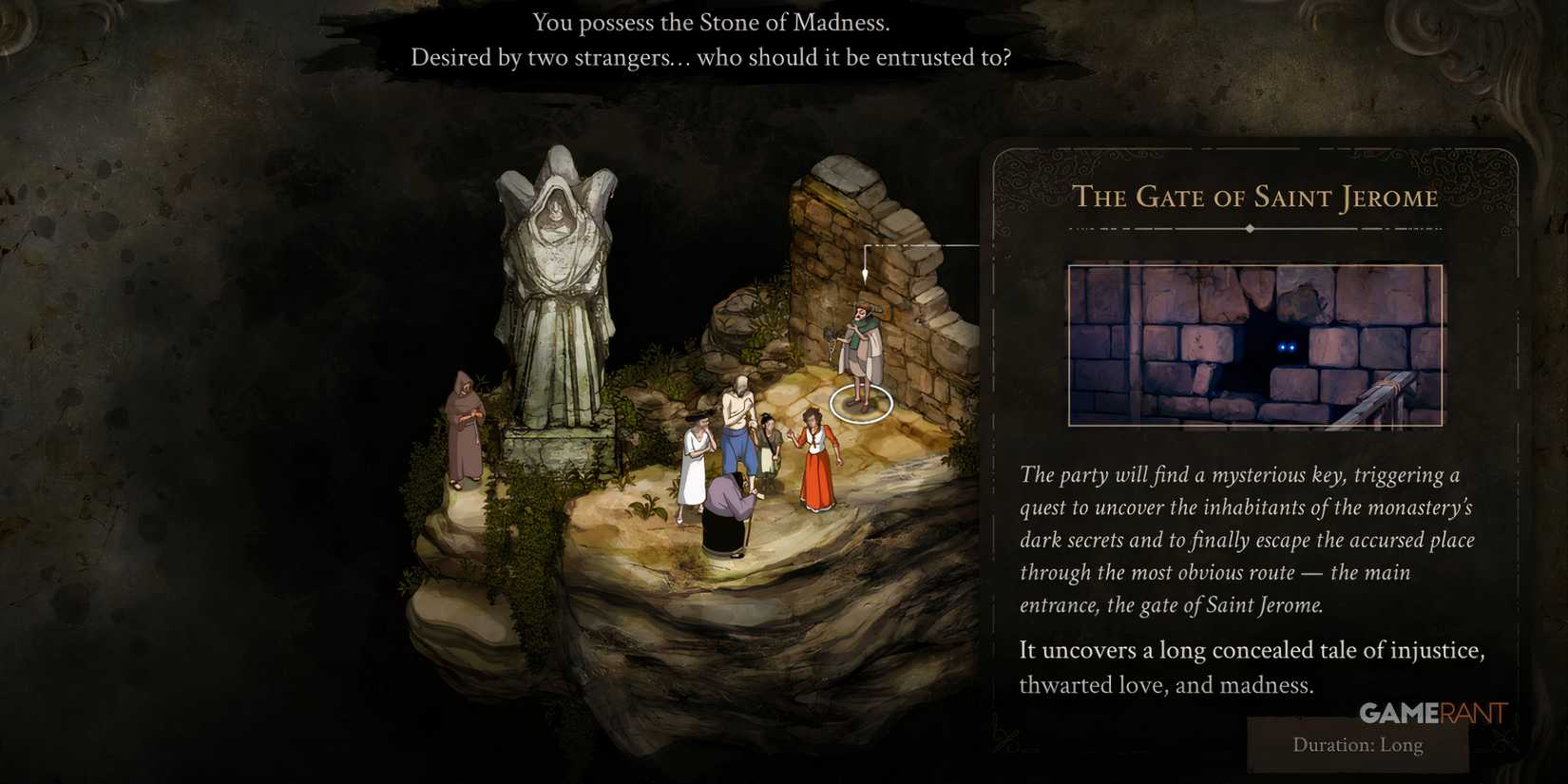The width and height of the screenshot is (1568, 784).
Task: Click the stone wall thumbnail image
Action: click(x=1256, y=345)
